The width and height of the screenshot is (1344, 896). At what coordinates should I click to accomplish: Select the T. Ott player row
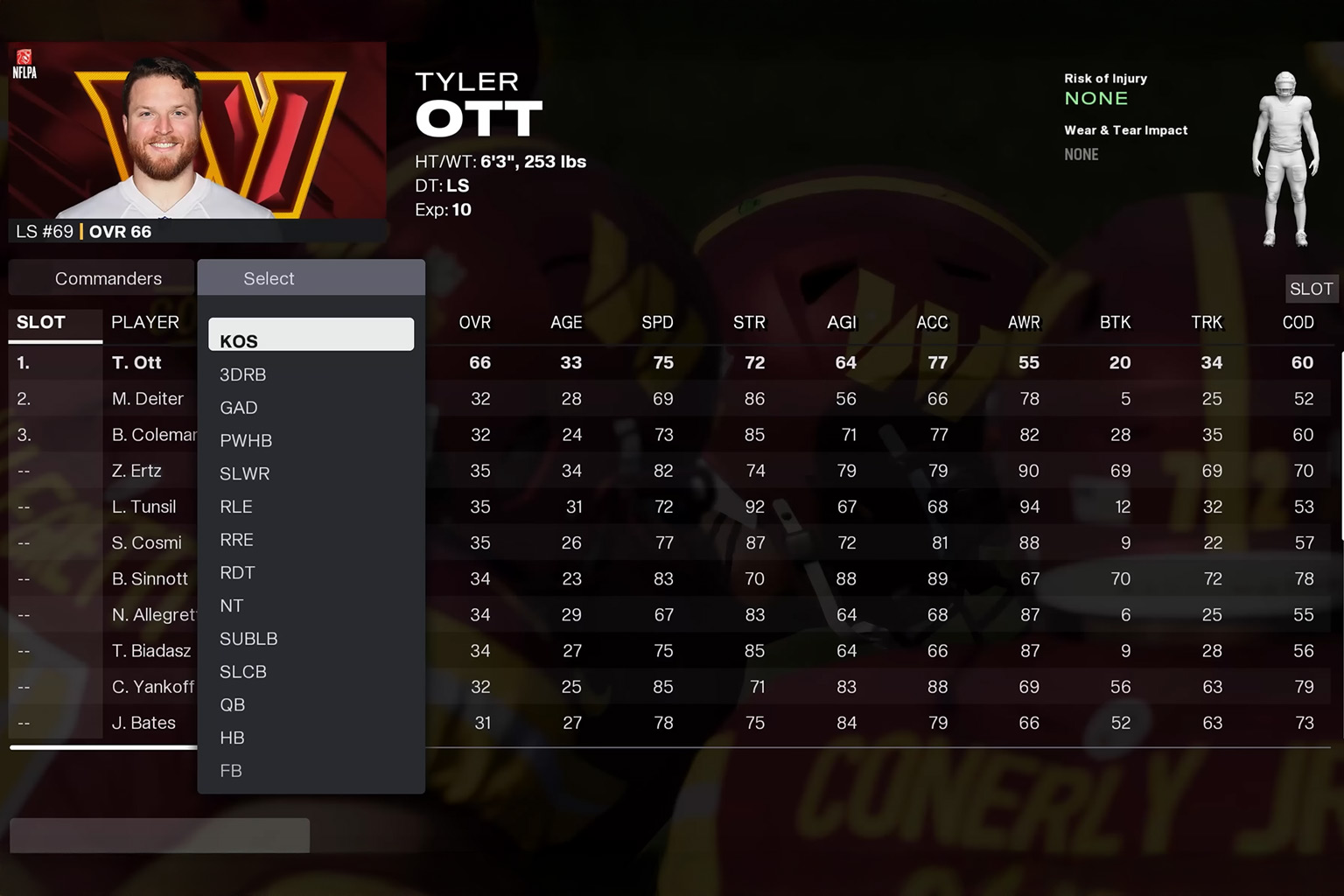(x=136, y=362)
